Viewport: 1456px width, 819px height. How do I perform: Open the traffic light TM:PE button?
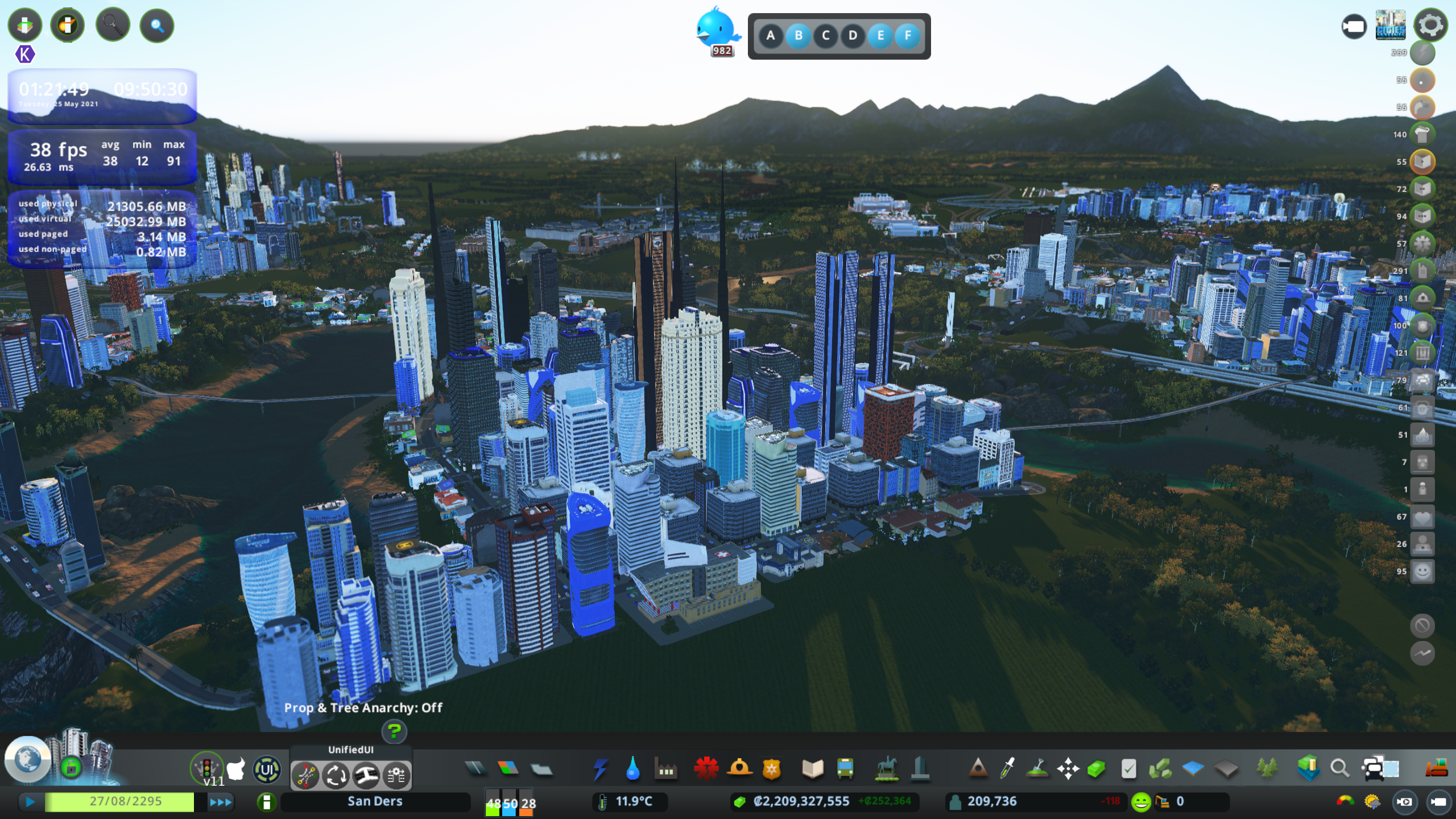coord(206,768)
